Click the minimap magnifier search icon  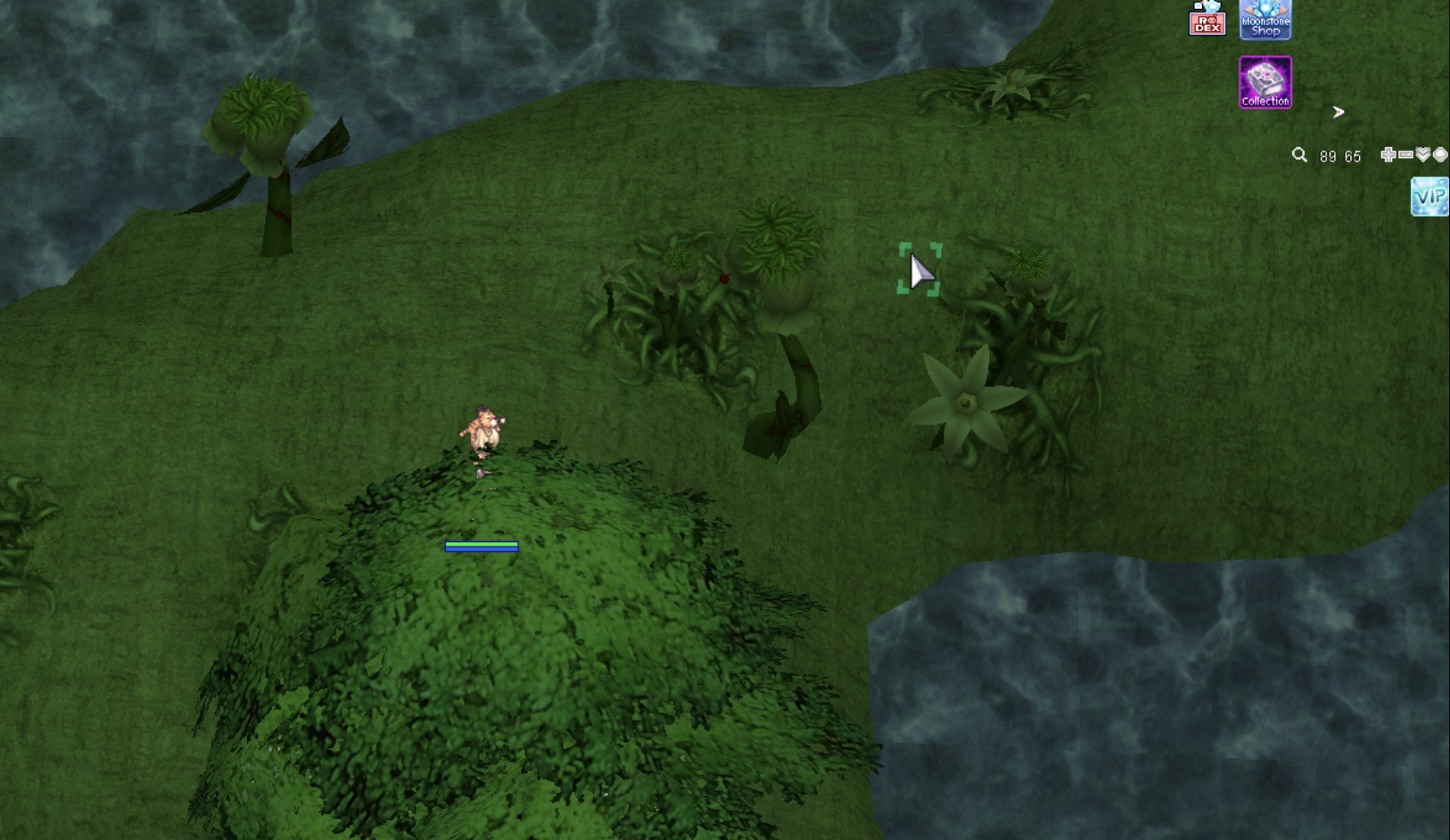1299,155
